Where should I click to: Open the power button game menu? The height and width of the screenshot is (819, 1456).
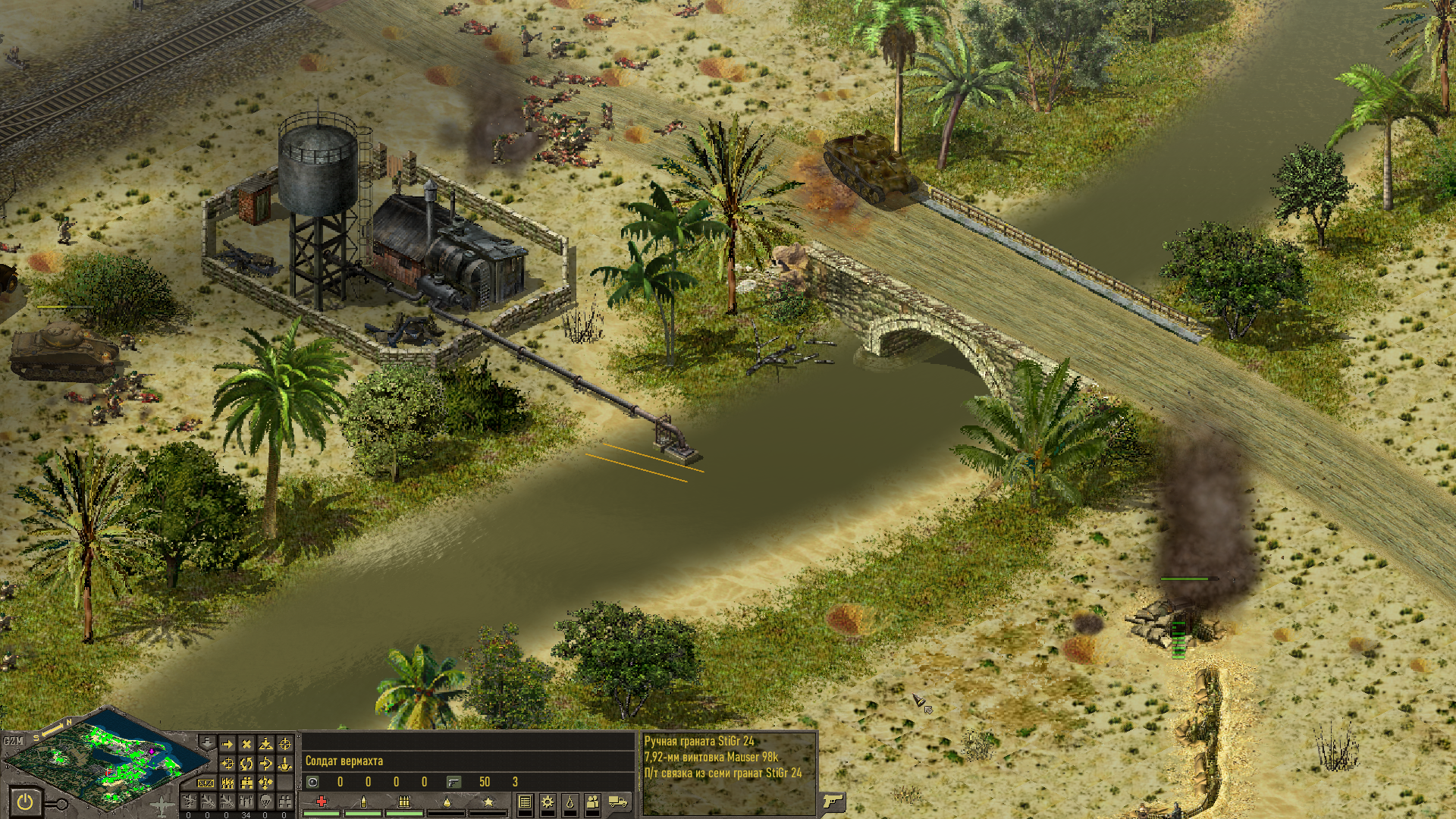coord(26,801)
